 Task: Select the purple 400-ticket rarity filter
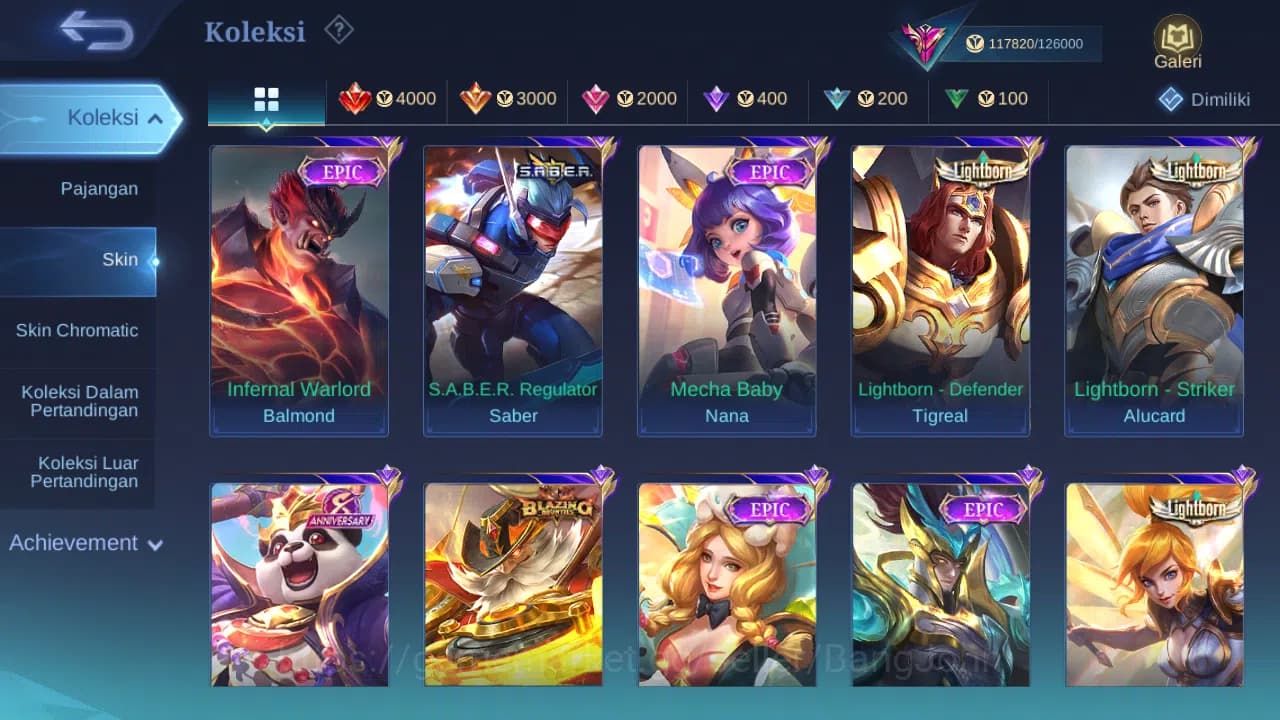pyautogui.click(x=749, y=99)
